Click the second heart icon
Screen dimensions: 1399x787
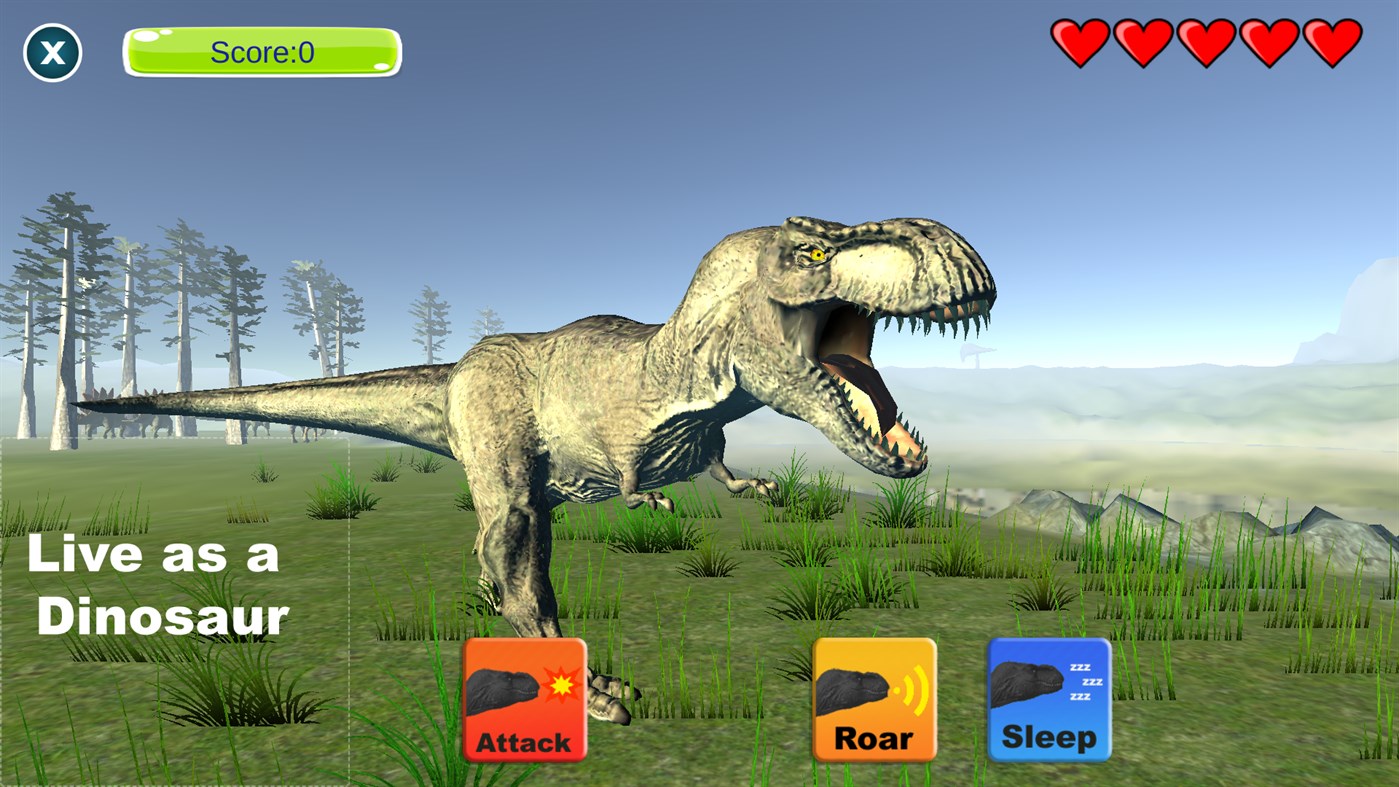(x=1144, y=43)
